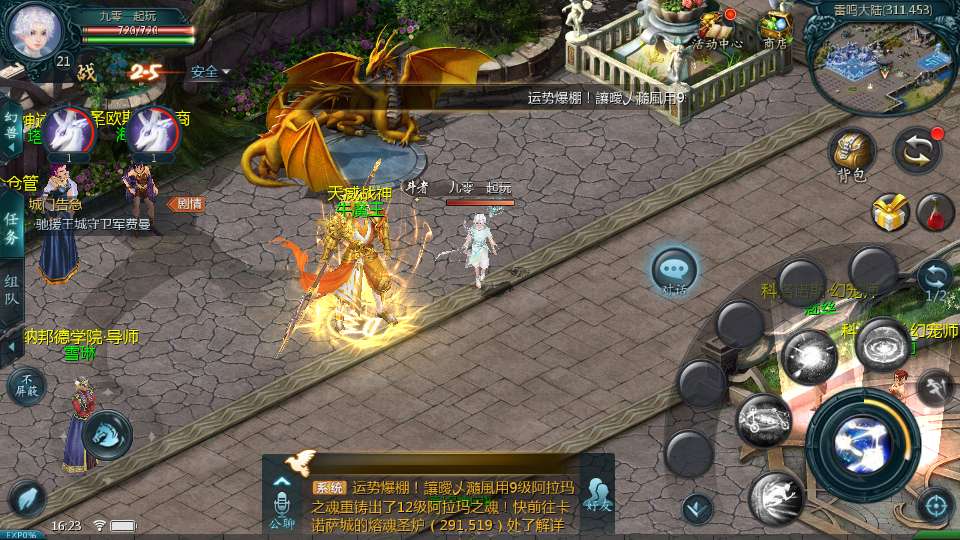The width and height of the screenshot is (960, 540).
Task: Tap the horse mount button
Action: [105, 435]
